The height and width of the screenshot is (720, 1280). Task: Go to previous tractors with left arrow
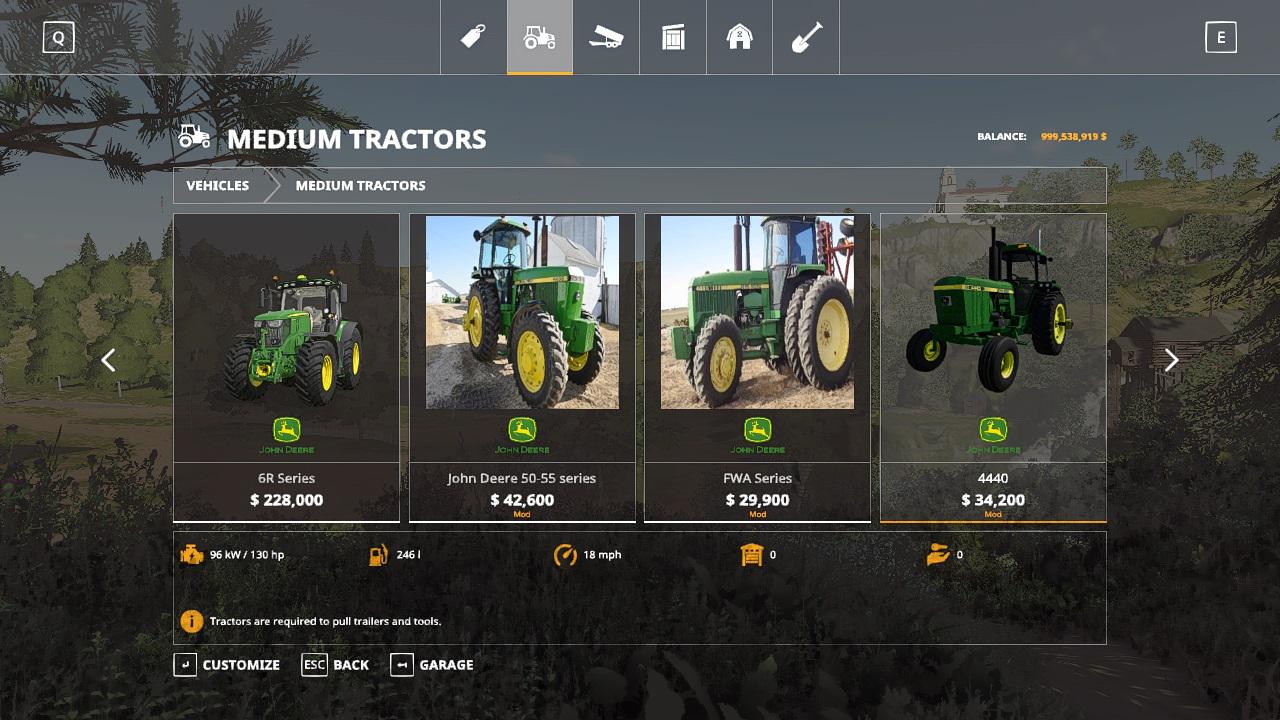[x=108, y=360]
